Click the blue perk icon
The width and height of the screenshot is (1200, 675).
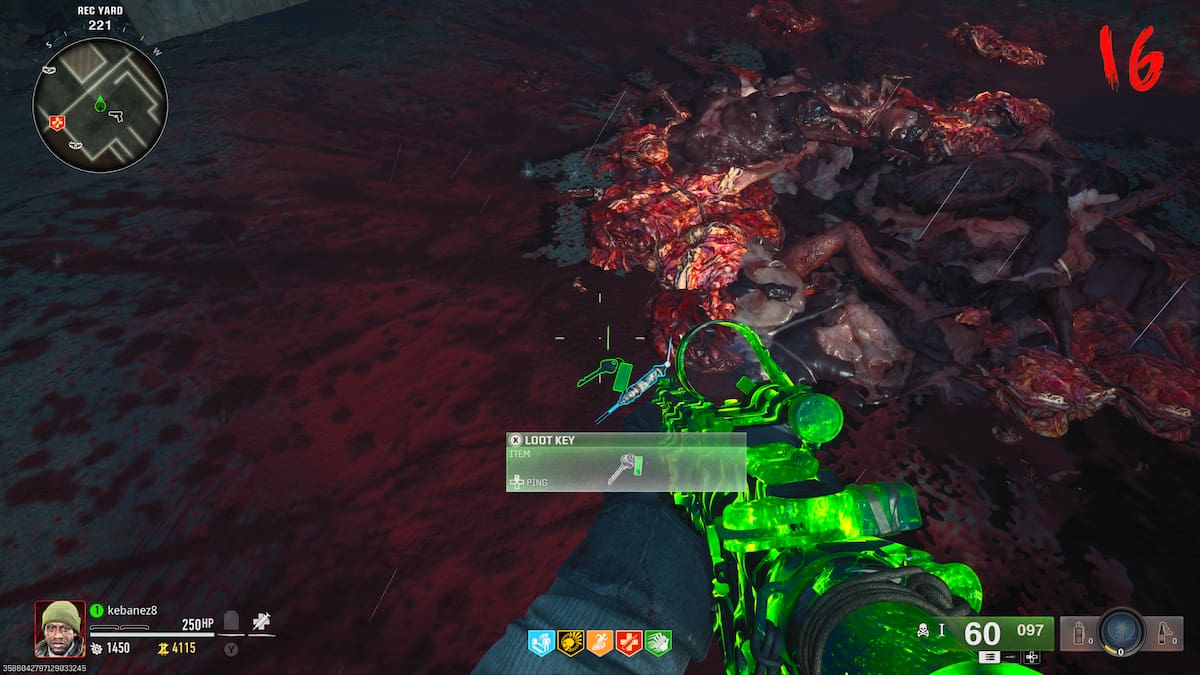(x=541, y=642)
